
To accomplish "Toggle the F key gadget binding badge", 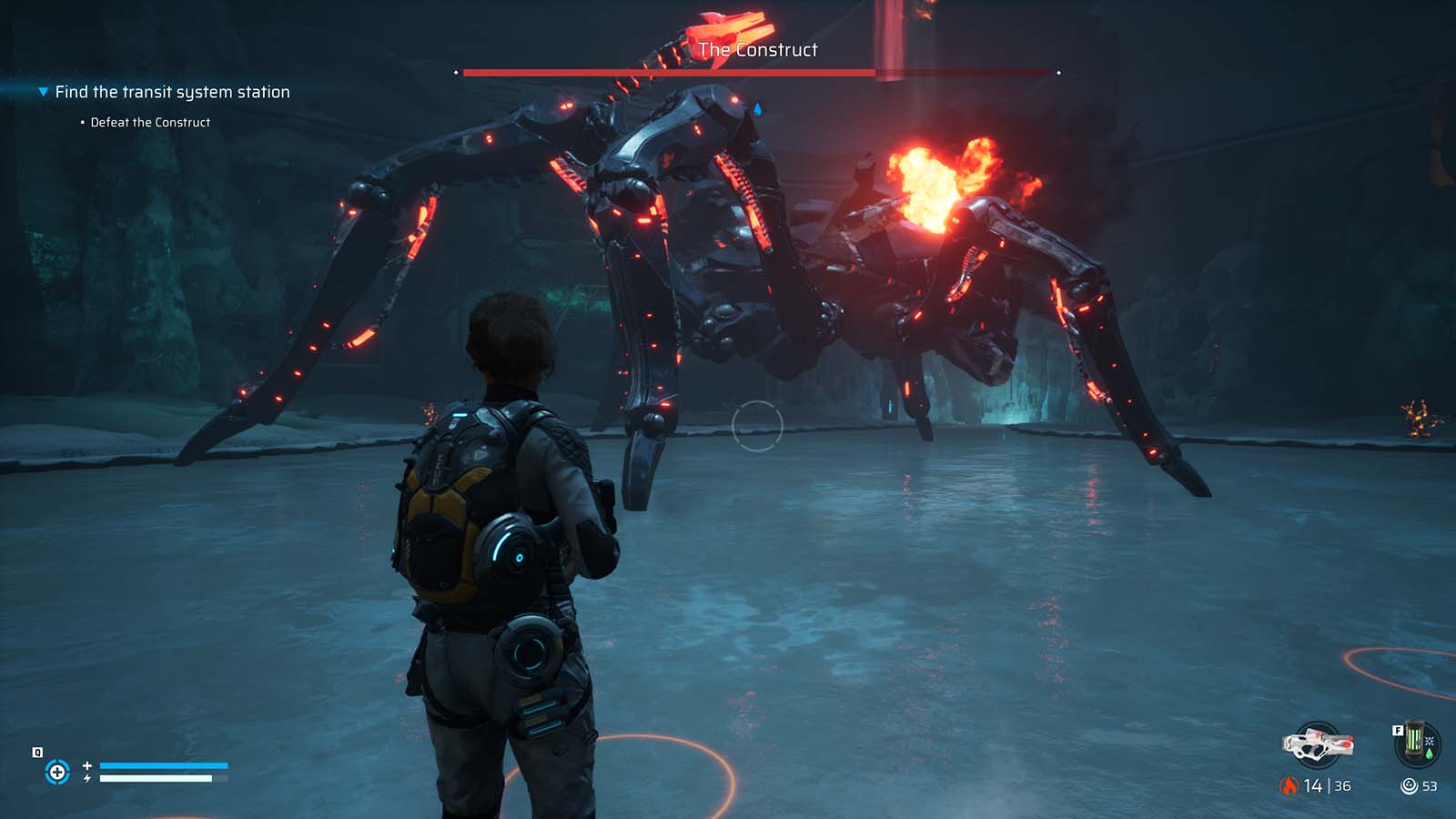I will pos(1399,731).
